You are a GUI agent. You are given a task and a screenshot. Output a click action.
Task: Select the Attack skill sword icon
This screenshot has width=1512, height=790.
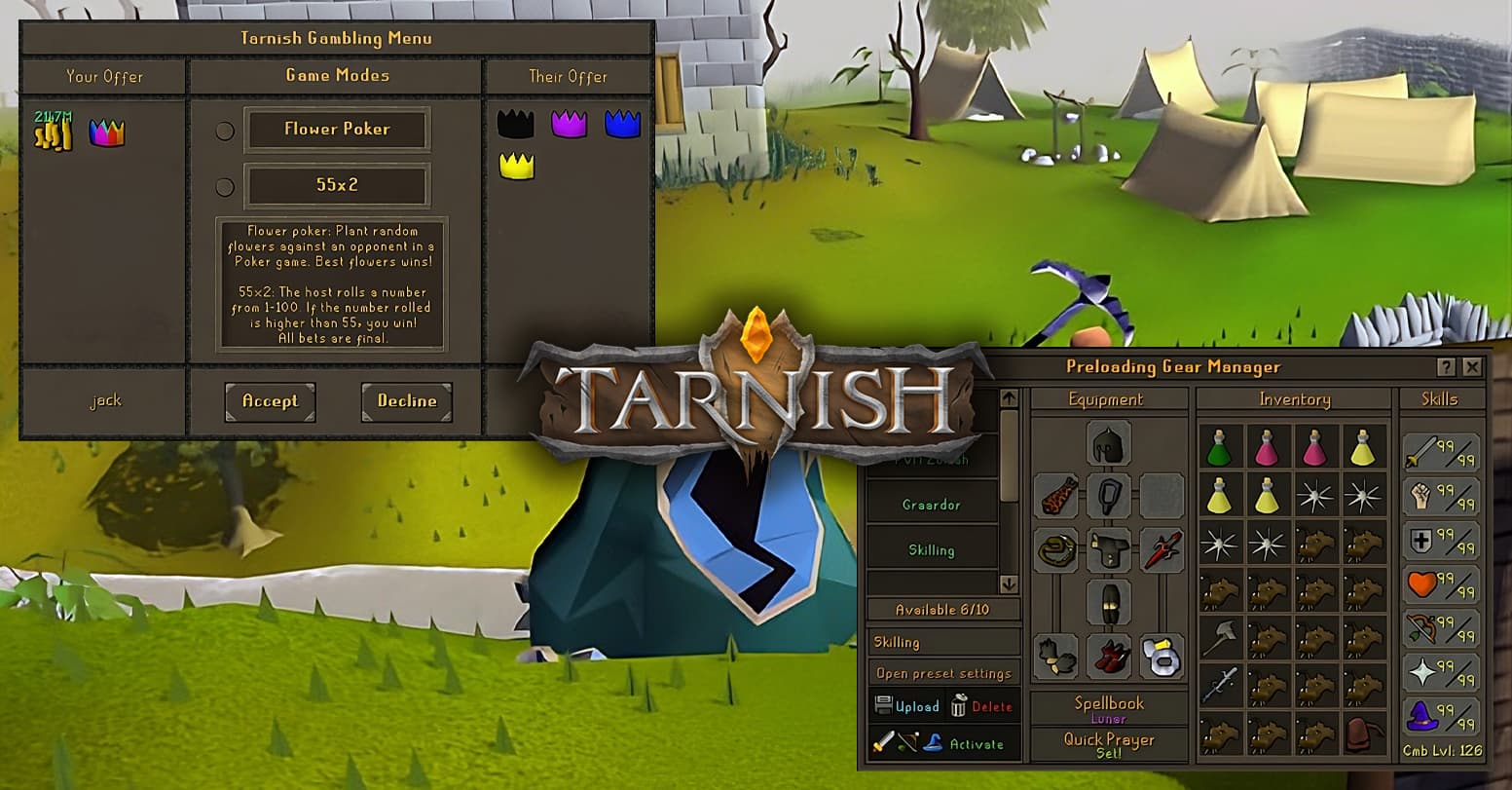1421,450
